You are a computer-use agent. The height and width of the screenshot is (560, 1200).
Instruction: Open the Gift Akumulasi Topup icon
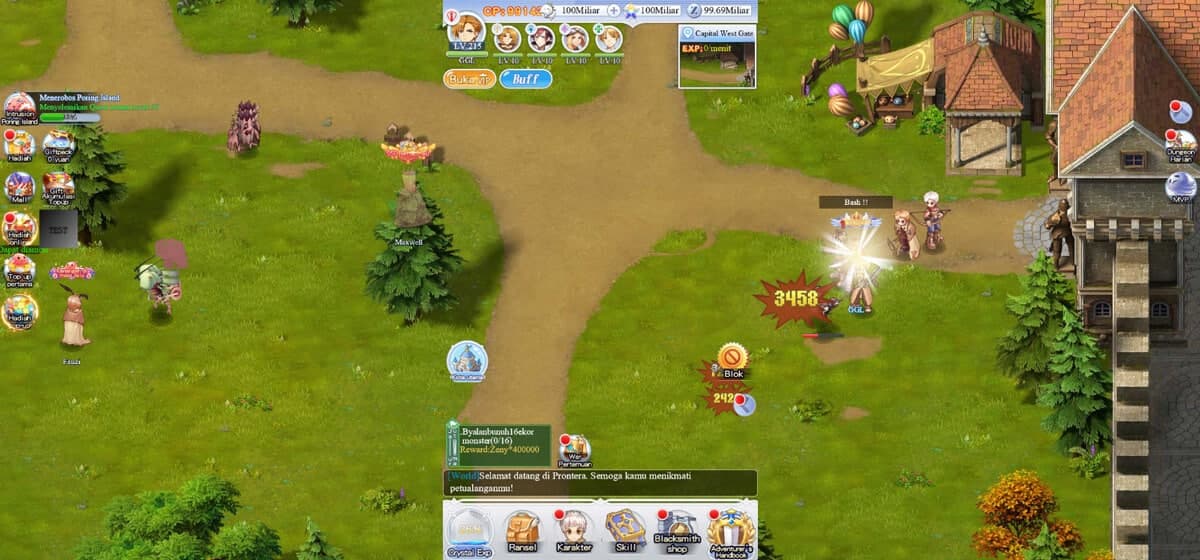coord(59,187)
